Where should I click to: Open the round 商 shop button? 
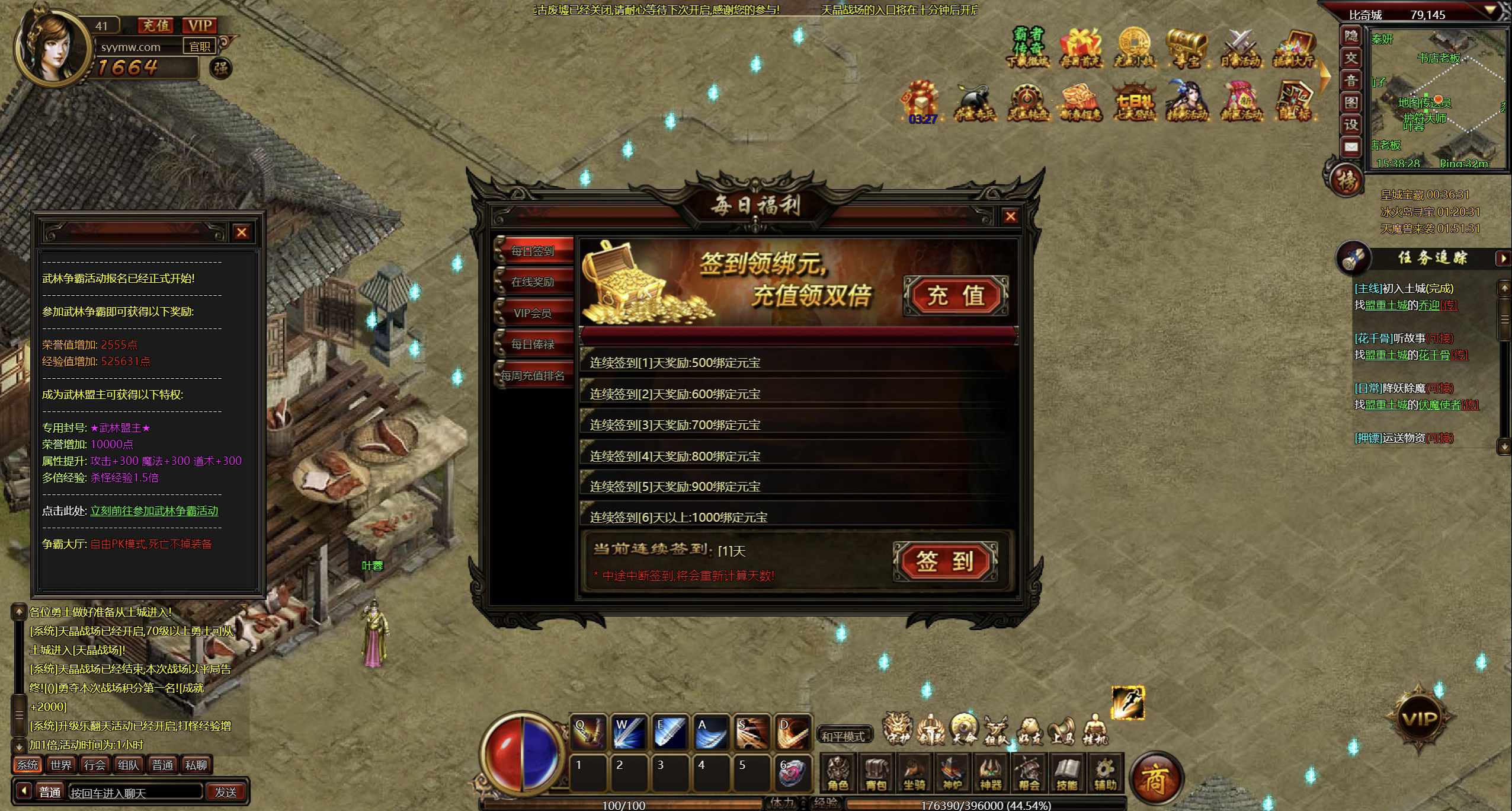click(1155, 778)
